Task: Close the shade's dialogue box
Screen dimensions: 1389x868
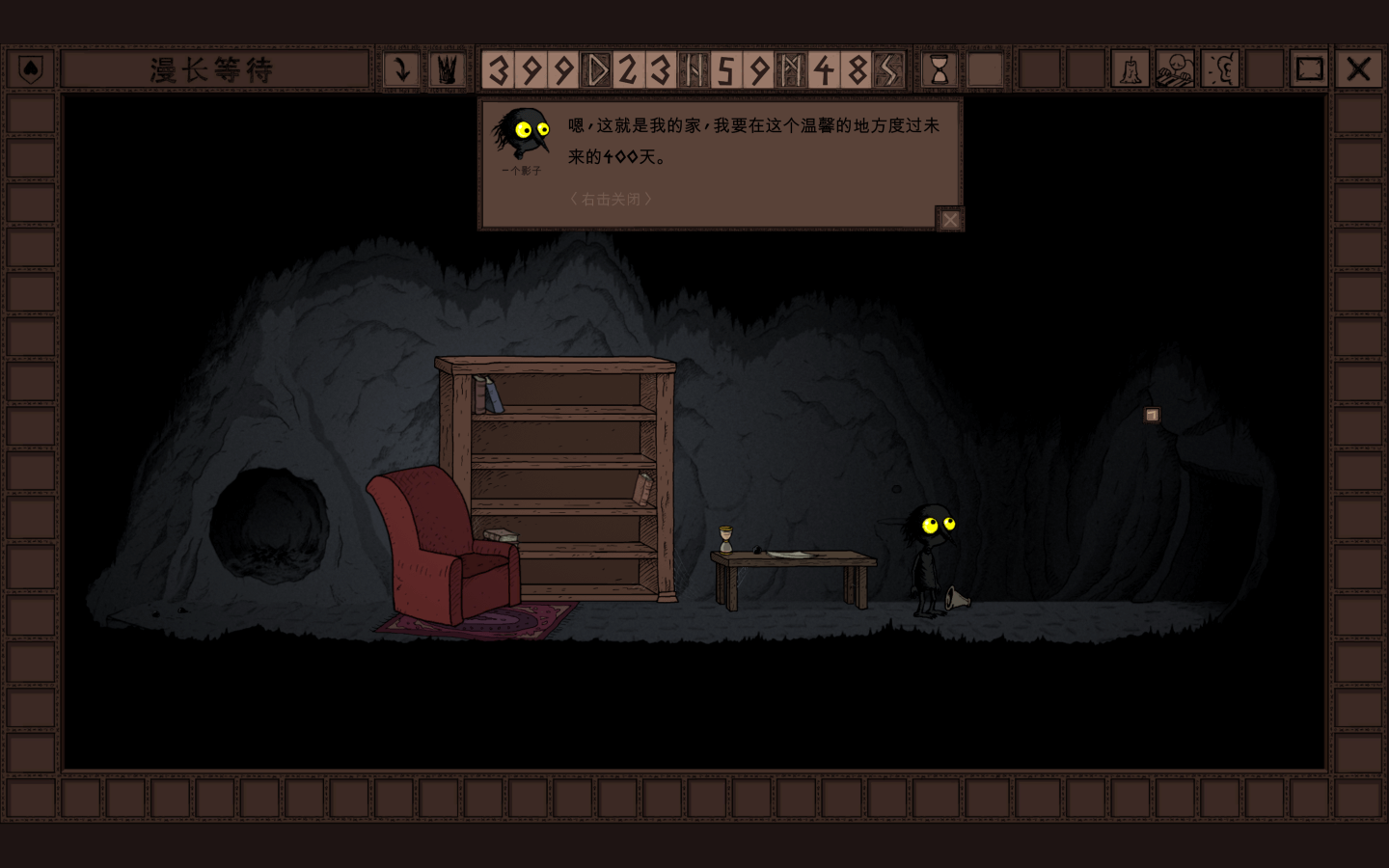Action: click(950, 220)
